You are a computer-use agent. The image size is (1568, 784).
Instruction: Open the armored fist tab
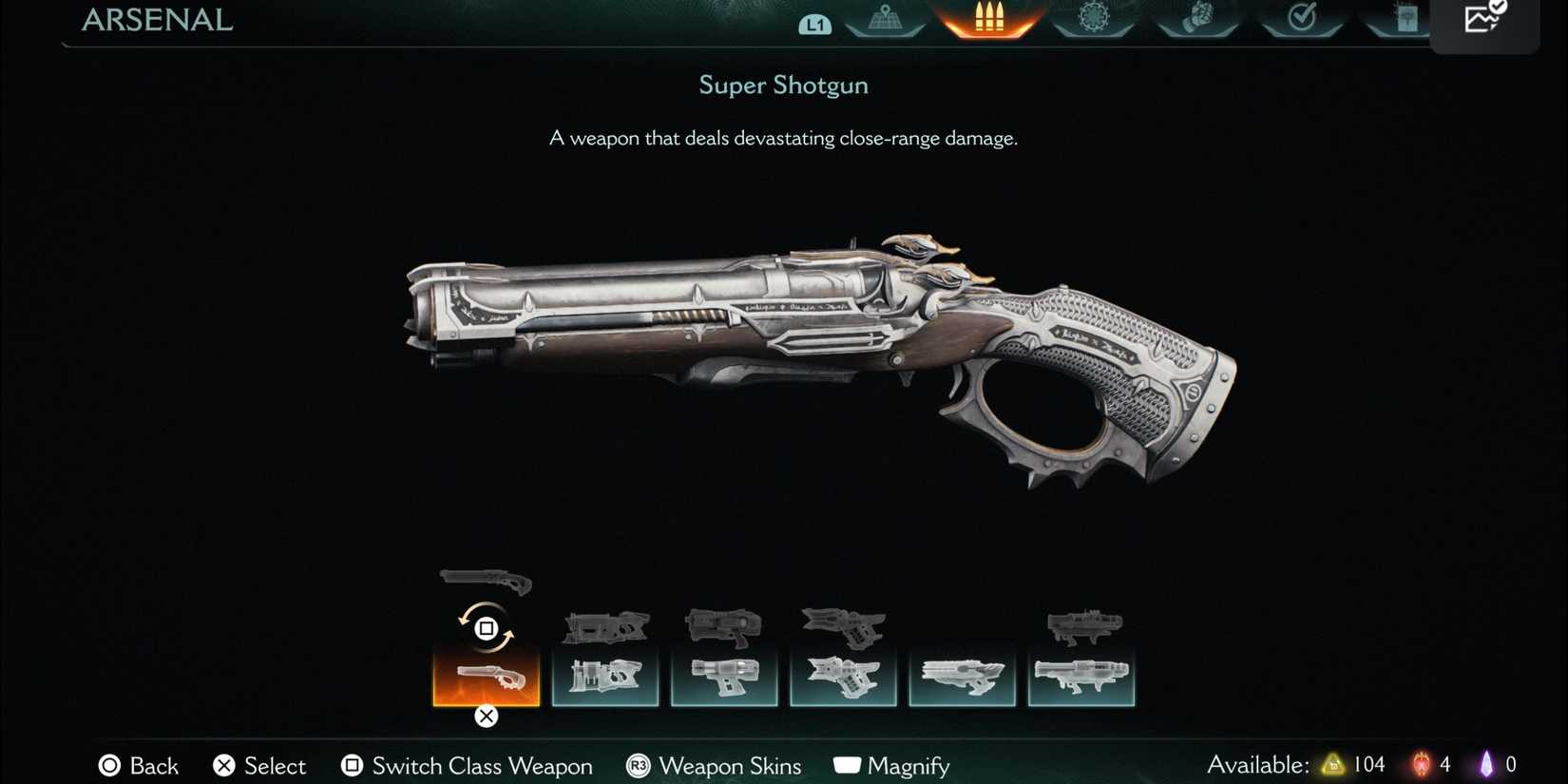click(x=1197, y=19)
